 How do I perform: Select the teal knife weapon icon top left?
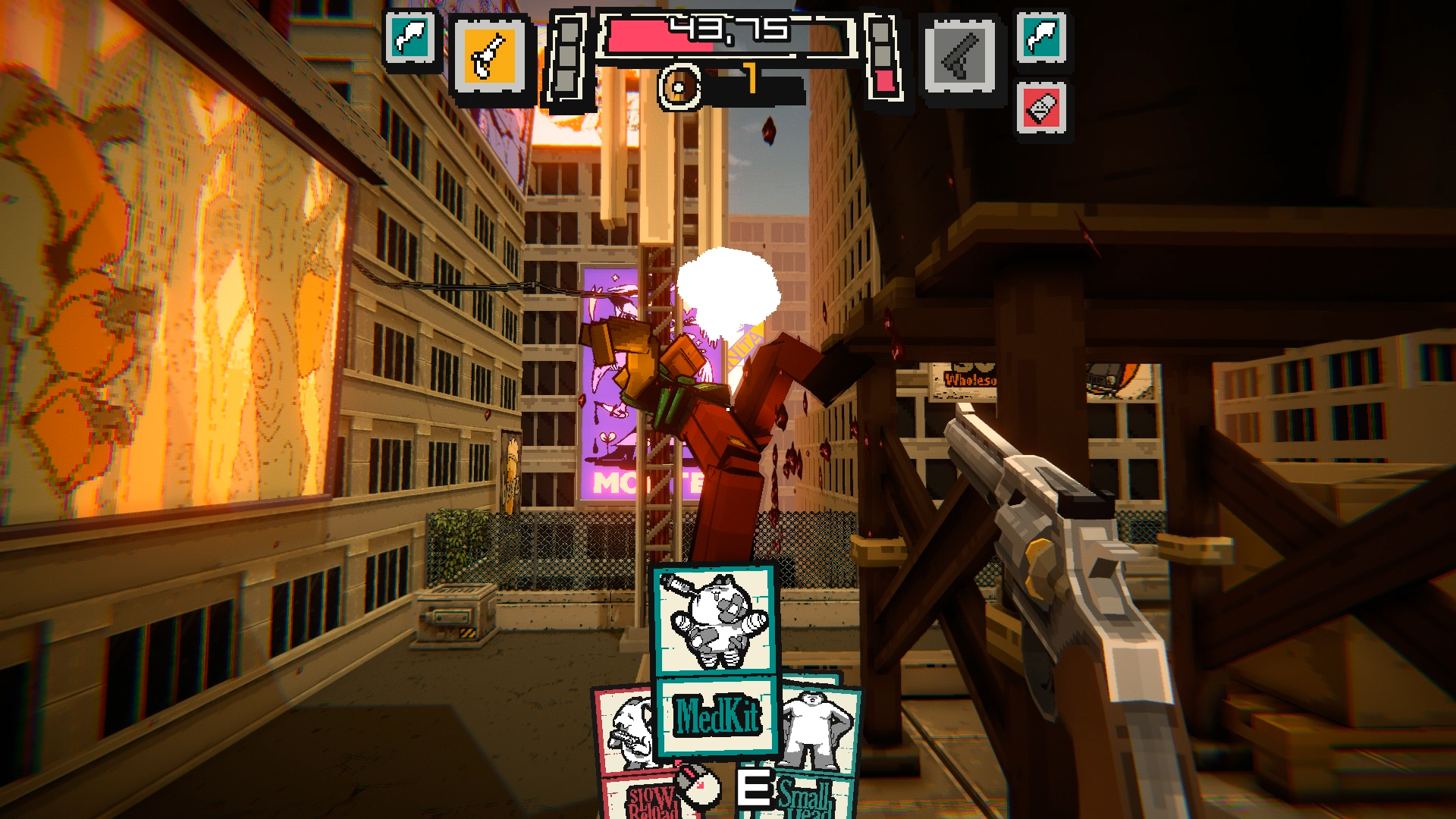(x=410, y=36)
